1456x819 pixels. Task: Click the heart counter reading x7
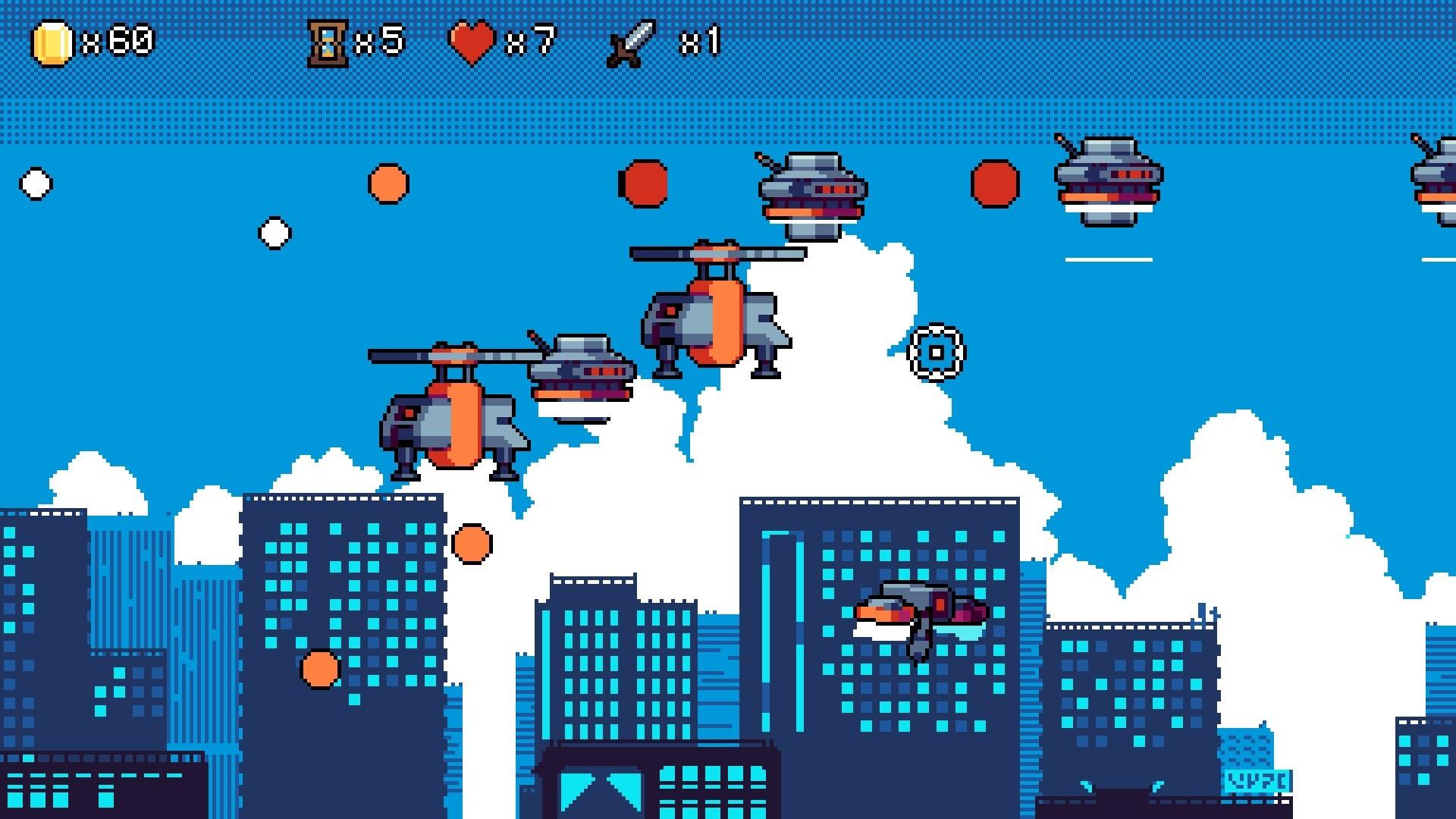click(x=531, y=39)
